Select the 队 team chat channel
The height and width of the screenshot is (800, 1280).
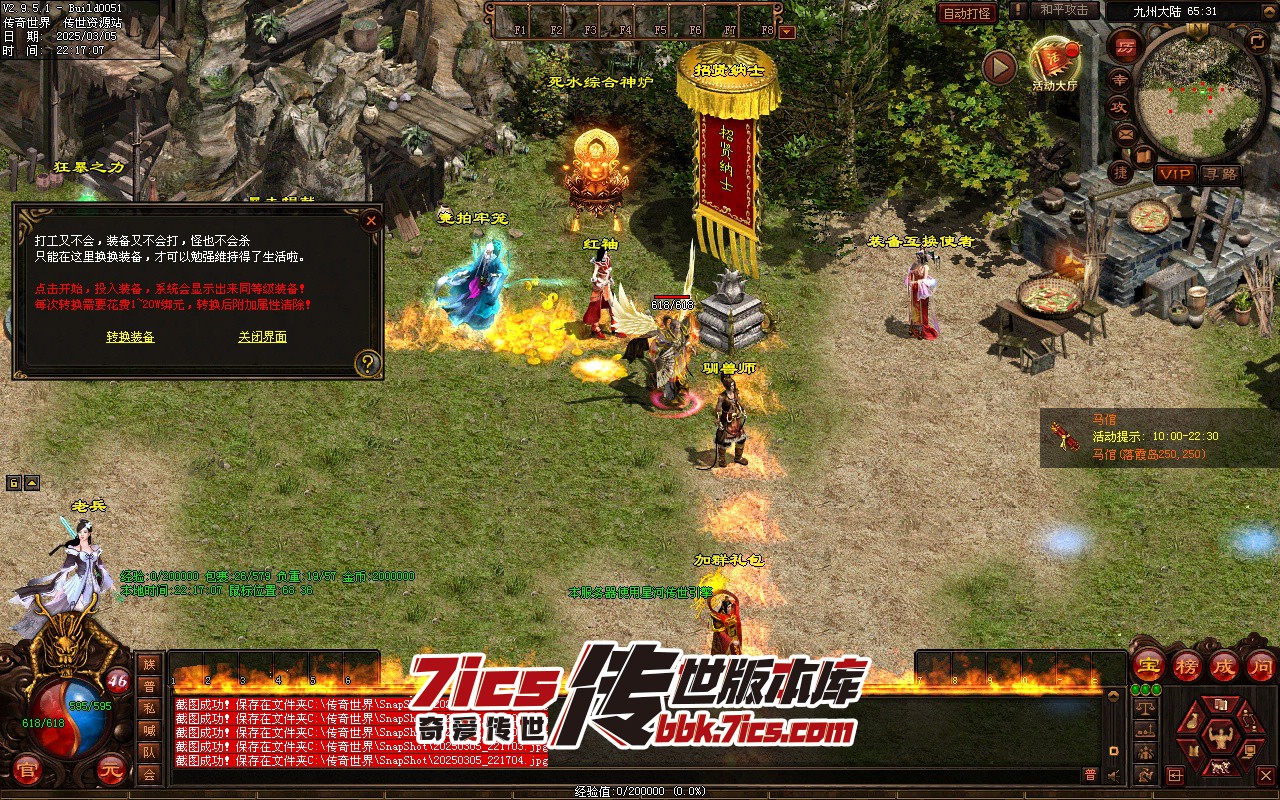[149, 752]
